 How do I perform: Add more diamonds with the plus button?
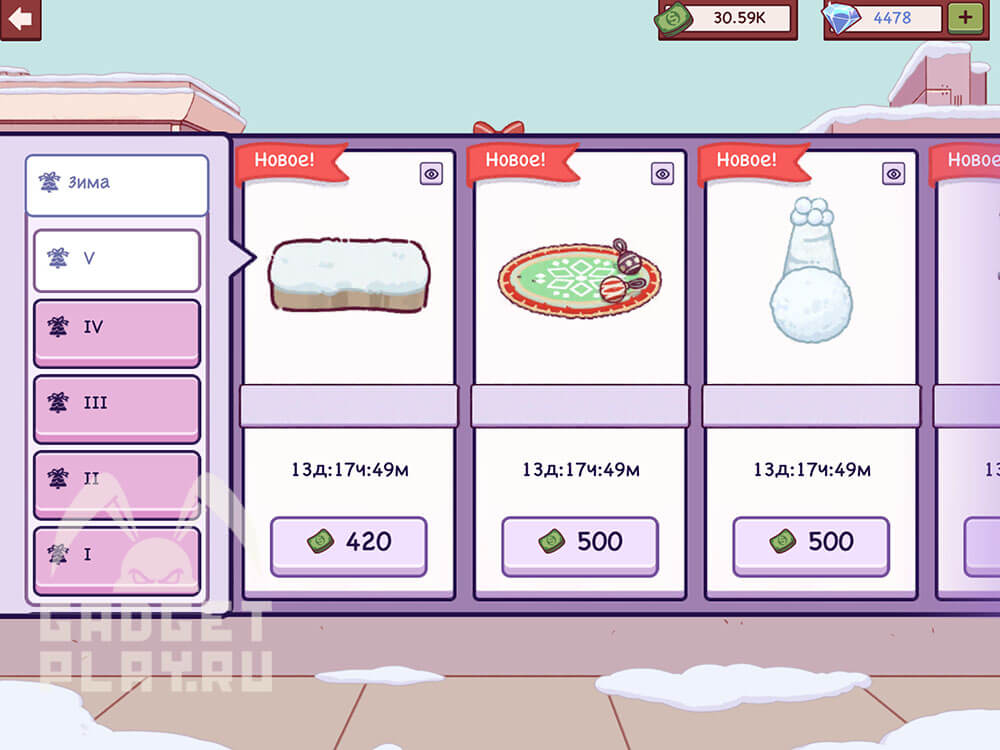click(x=966, y=18)
